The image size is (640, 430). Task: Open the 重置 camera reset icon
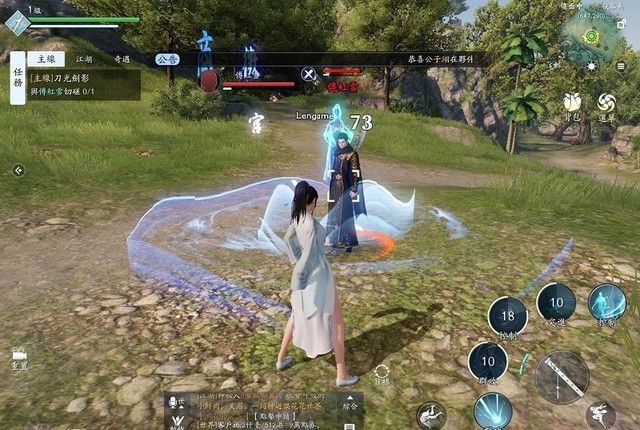pyautogui.click(x=19, y=356)
